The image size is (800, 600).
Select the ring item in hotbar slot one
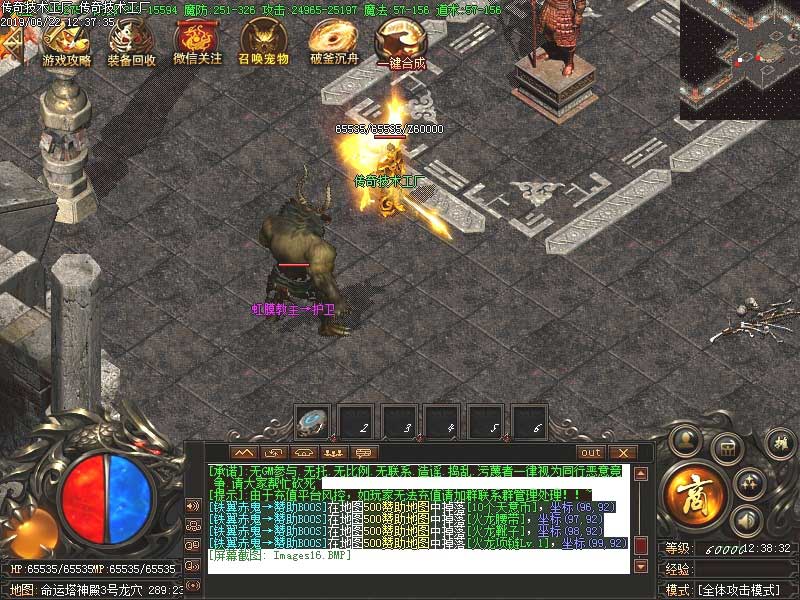click(x=315, y=422)
